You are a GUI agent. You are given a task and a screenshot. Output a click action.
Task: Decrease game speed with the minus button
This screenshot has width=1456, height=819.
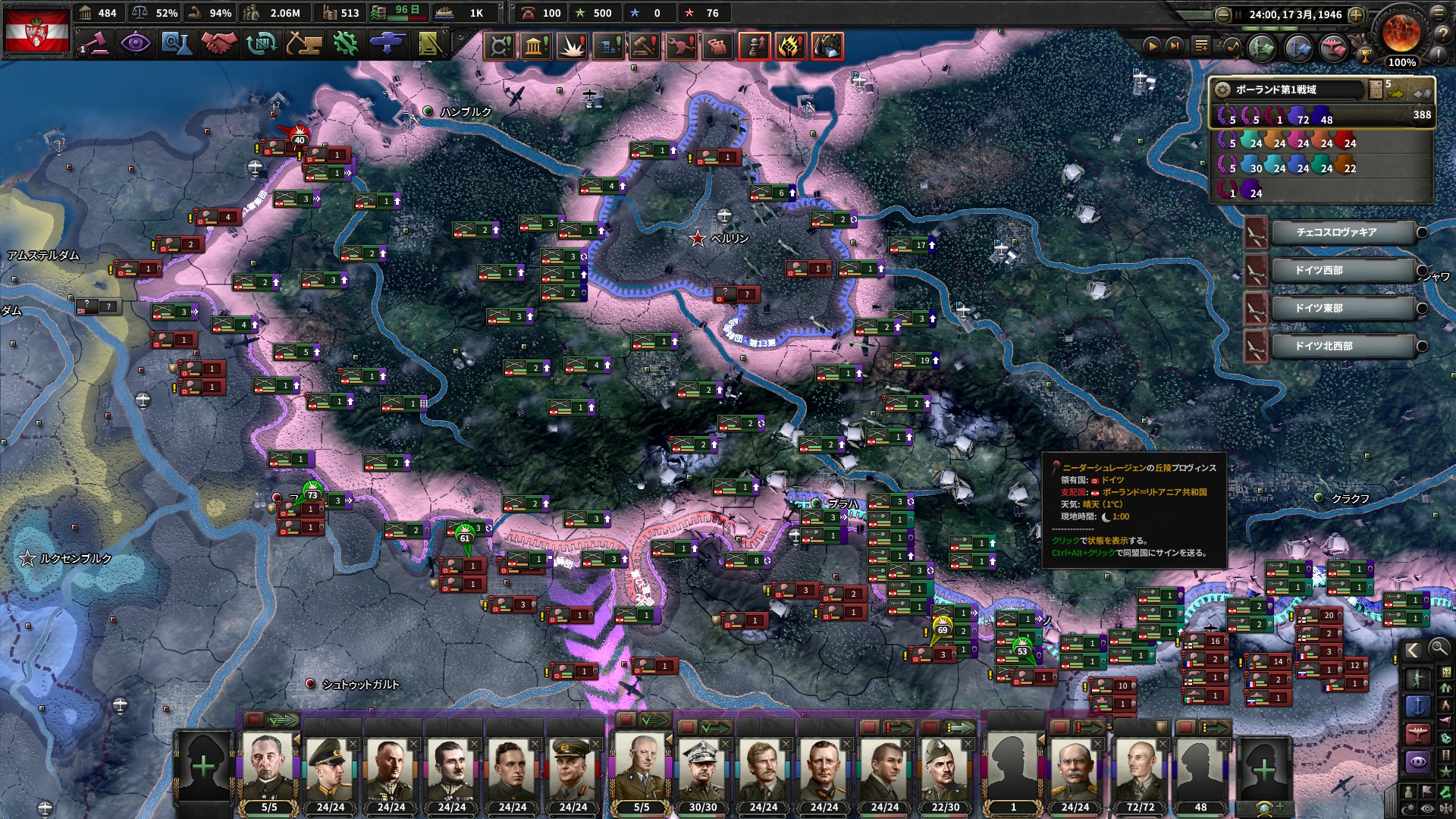1222,14
